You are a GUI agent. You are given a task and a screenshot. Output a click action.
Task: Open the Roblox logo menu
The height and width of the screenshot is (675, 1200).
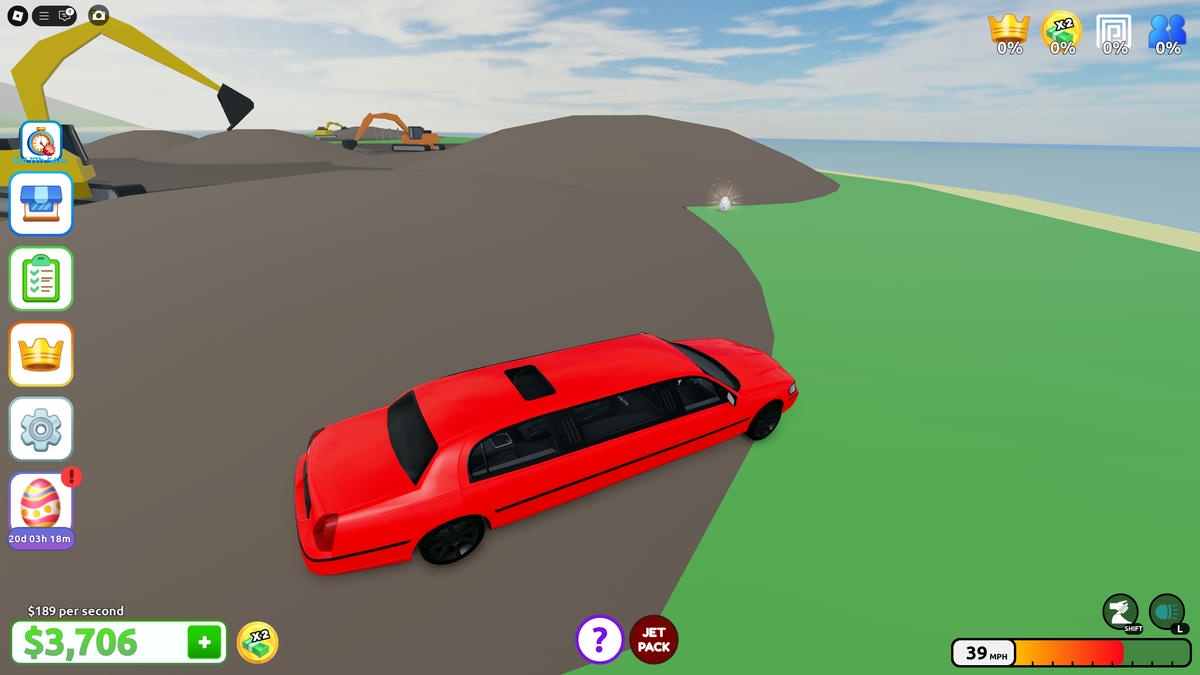(17, 15)
